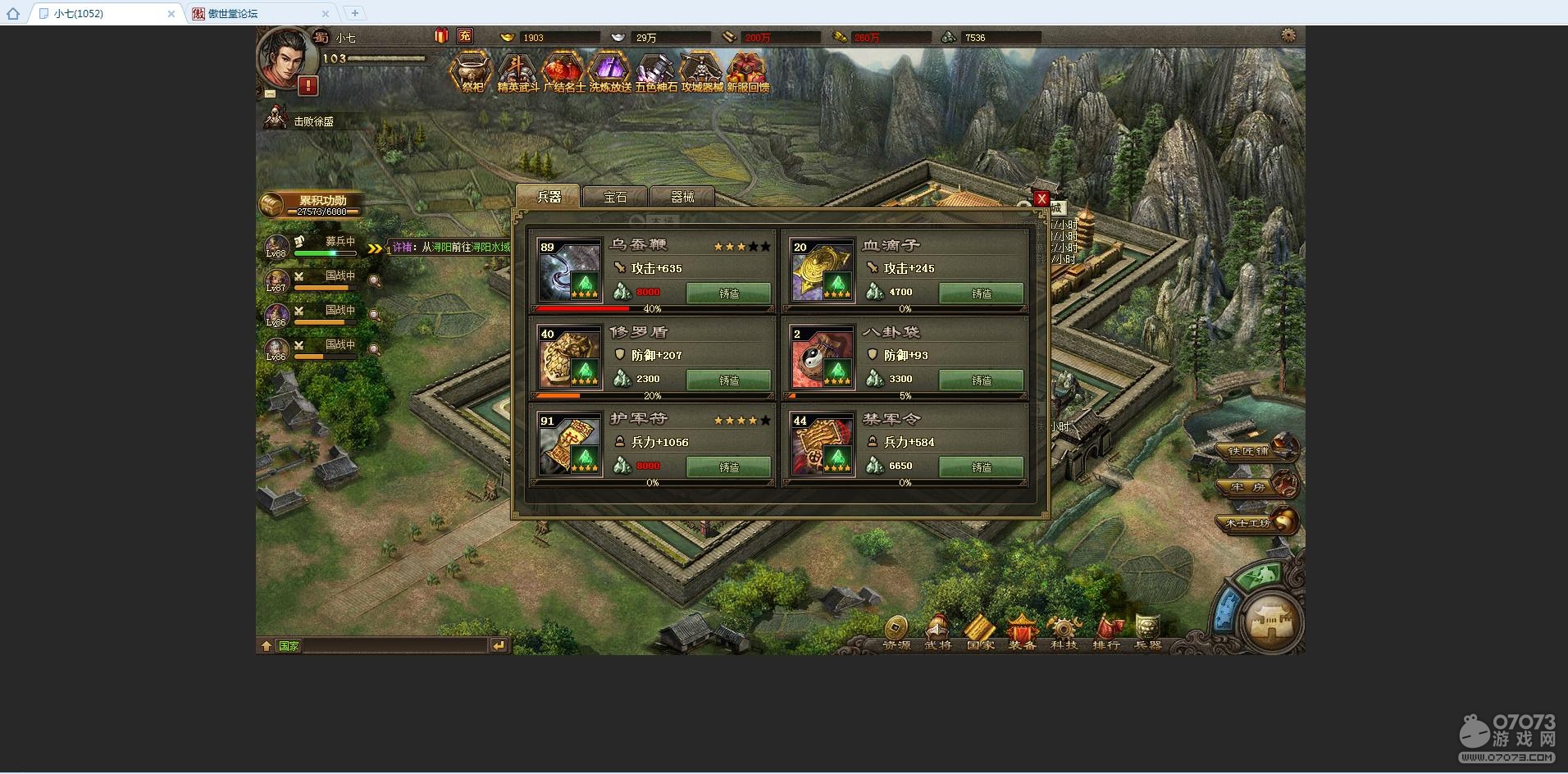The width and height of the screenshot is (1568, 774).
Task: Open the 科技 technology menu
Action: [1064, 632]
